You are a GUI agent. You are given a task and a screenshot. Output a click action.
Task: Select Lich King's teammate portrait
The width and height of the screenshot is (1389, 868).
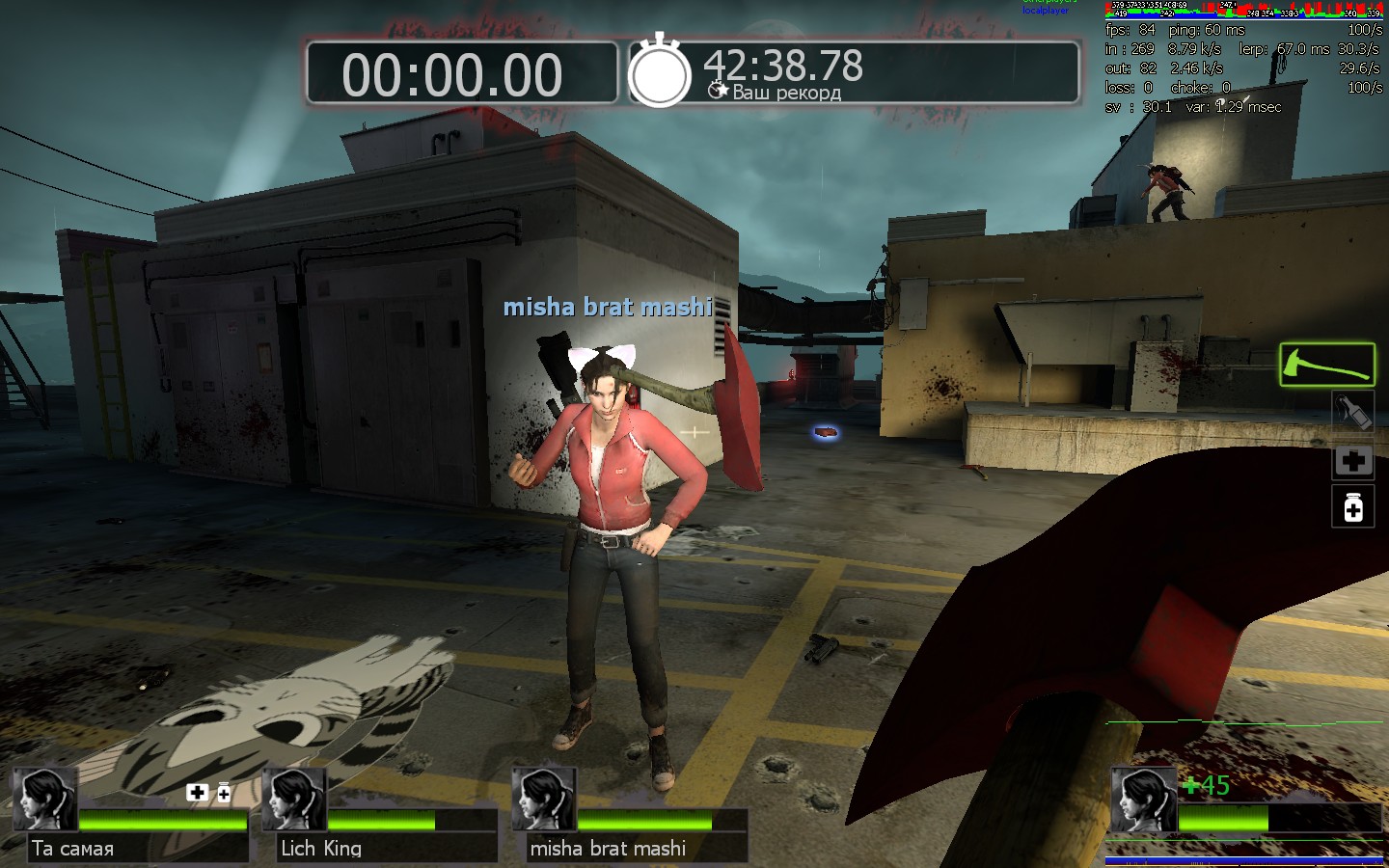point(294,800)
